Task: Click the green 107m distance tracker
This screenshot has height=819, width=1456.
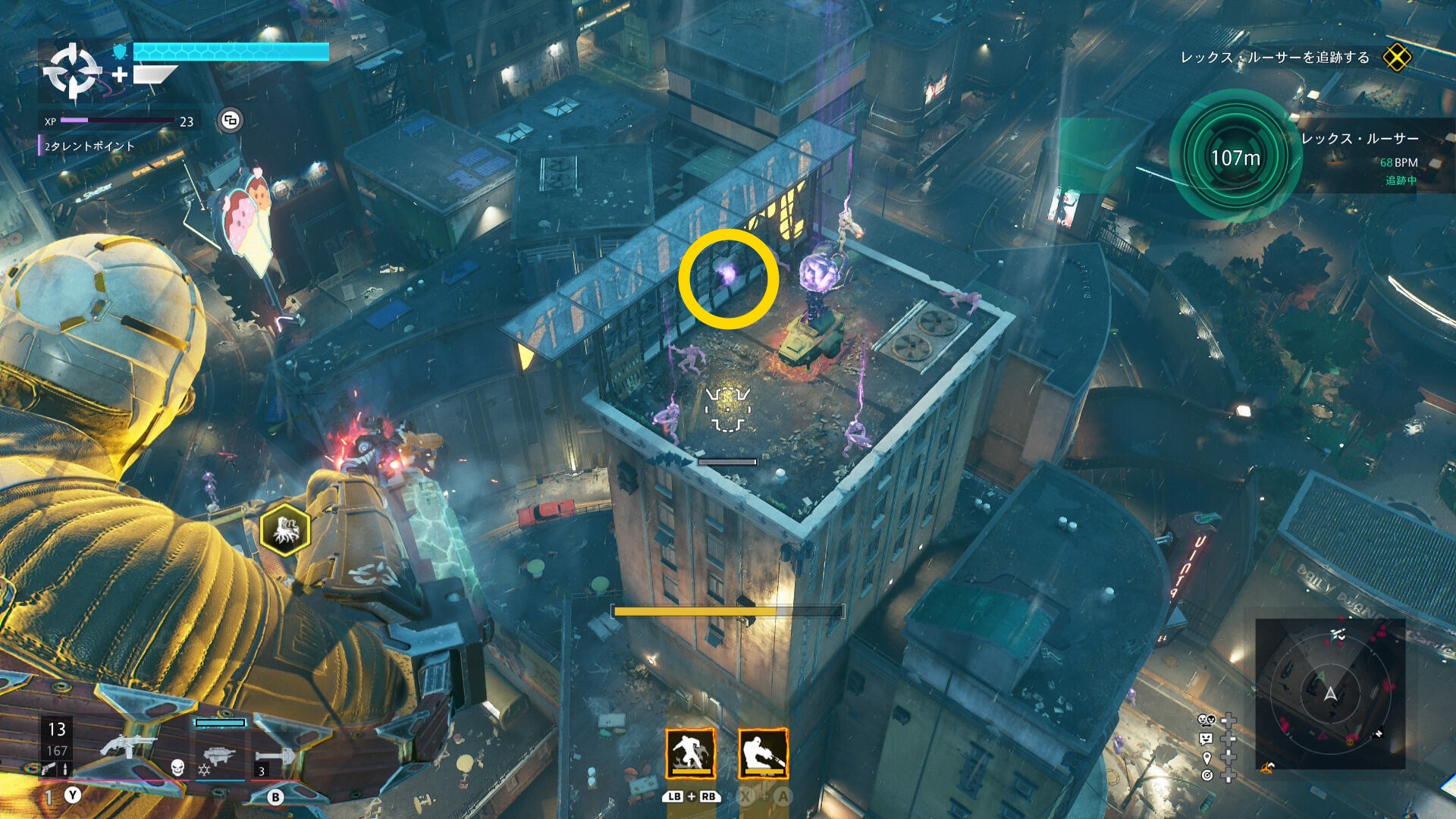Action: pyautogui.click(x=1235, y=157)
